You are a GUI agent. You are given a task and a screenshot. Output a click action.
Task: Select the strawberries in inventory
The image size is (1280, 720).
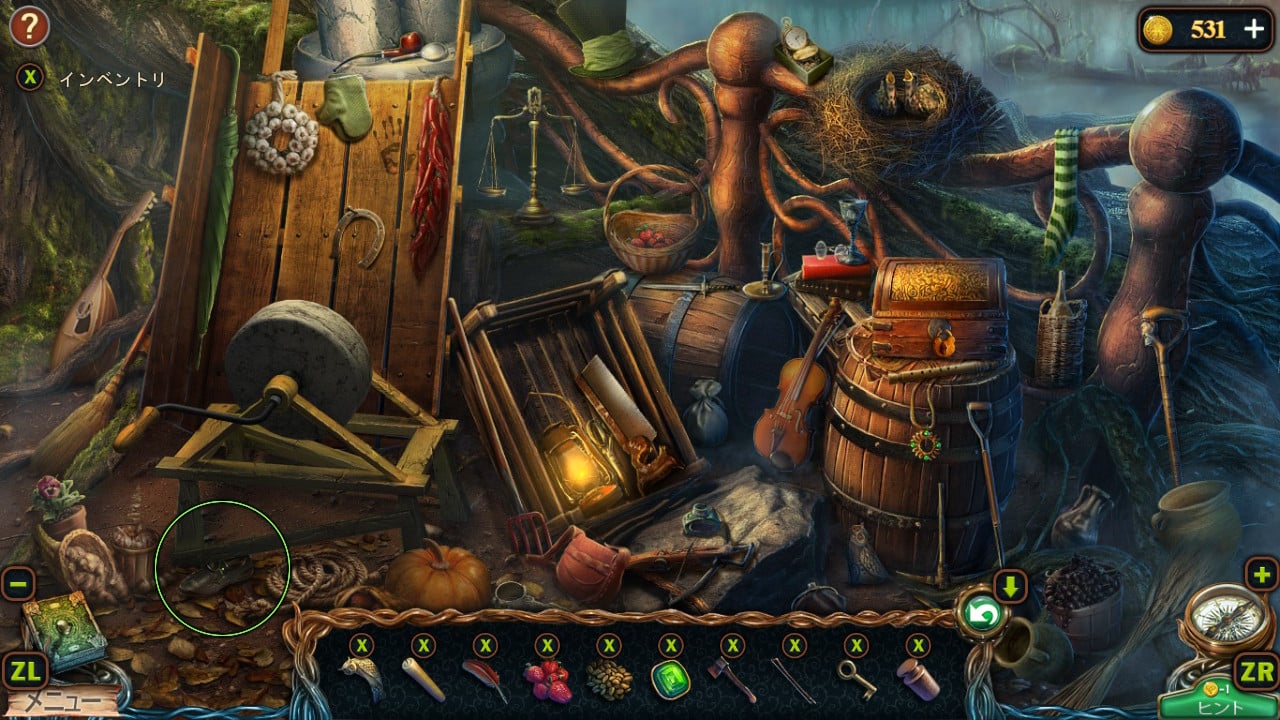[x=547, y=680]
